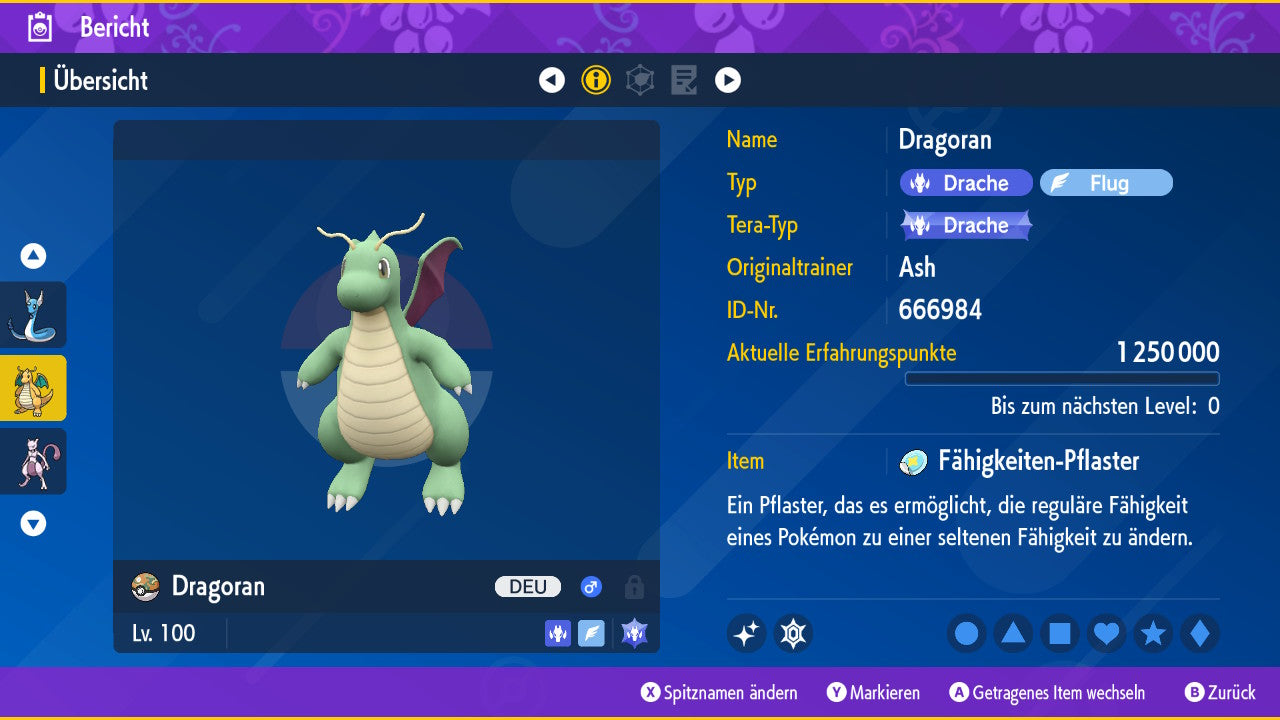This screenshot has height=720, width=1280.
Task: Toggle the heart marking
Action: [1106, 634]
